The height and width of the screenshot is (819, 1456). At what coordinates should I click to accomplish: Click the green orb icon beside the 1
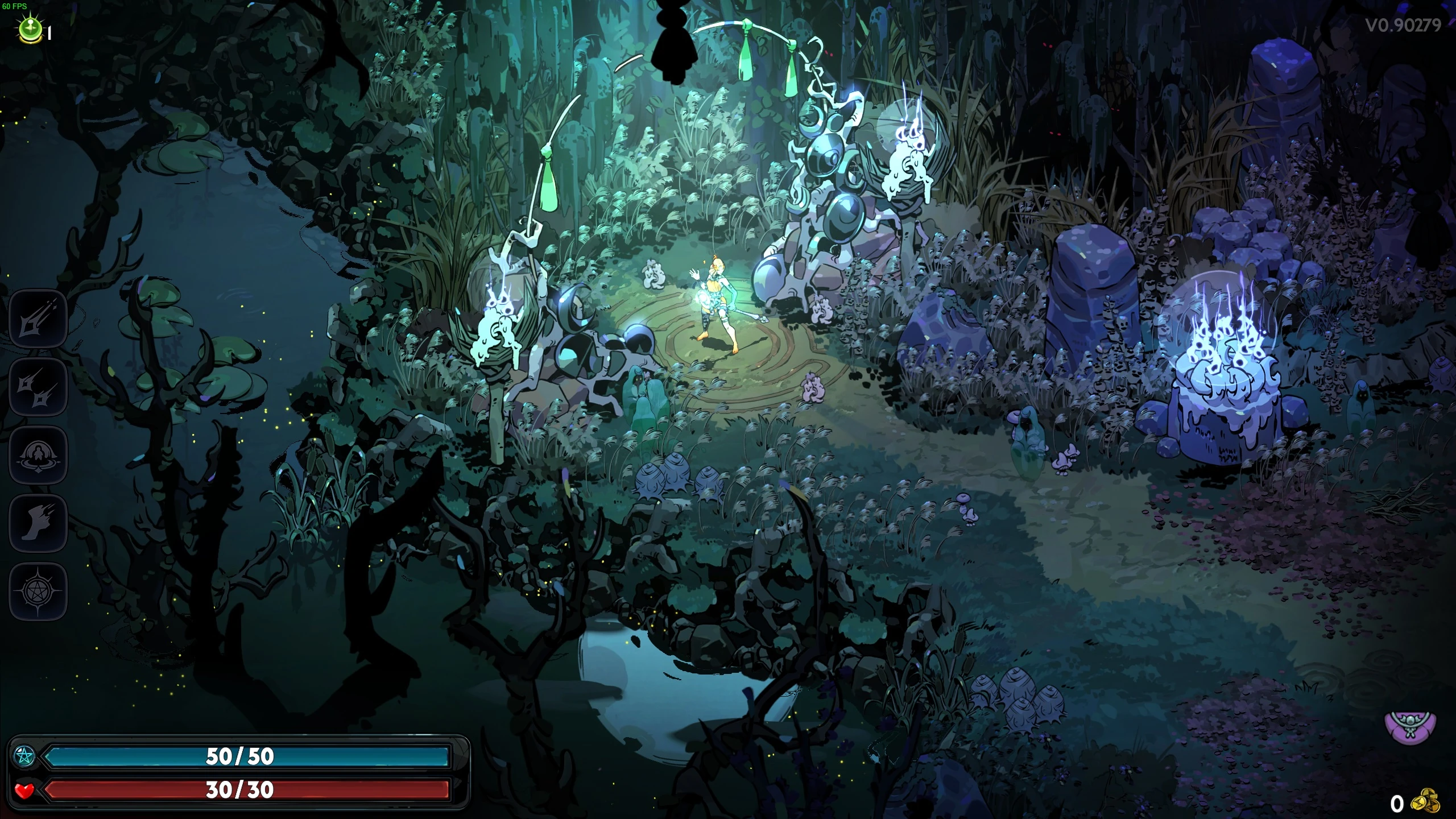click(30, 29)
